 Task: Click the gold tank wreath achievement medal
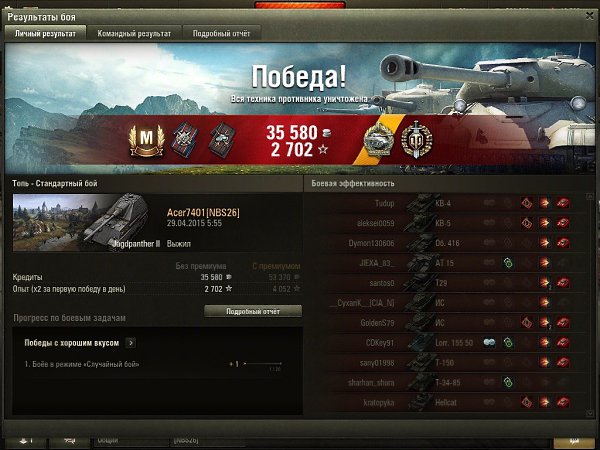[x=379, y=137]
